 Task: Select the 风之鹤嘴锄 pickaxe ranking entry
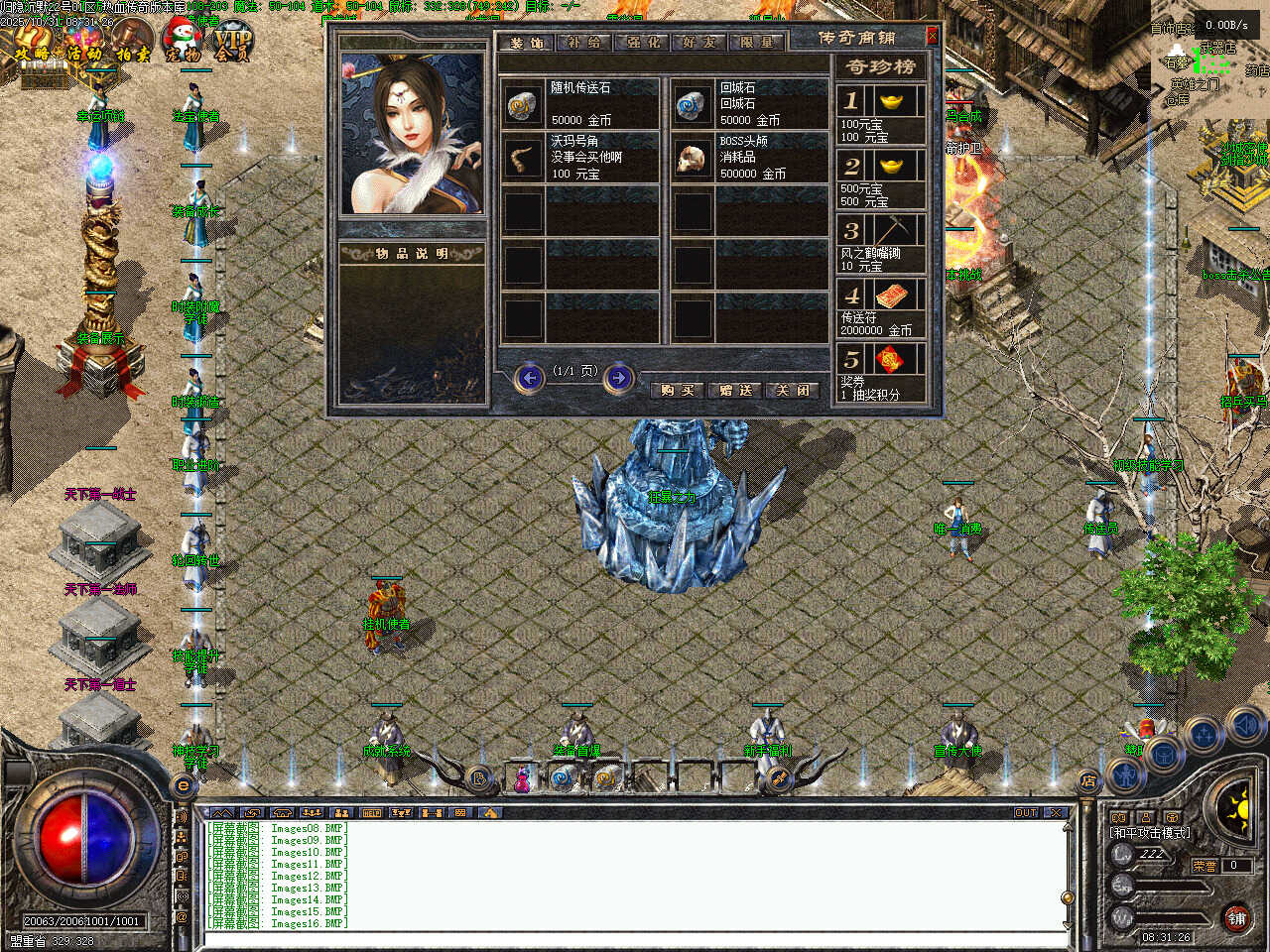[880, 243]
